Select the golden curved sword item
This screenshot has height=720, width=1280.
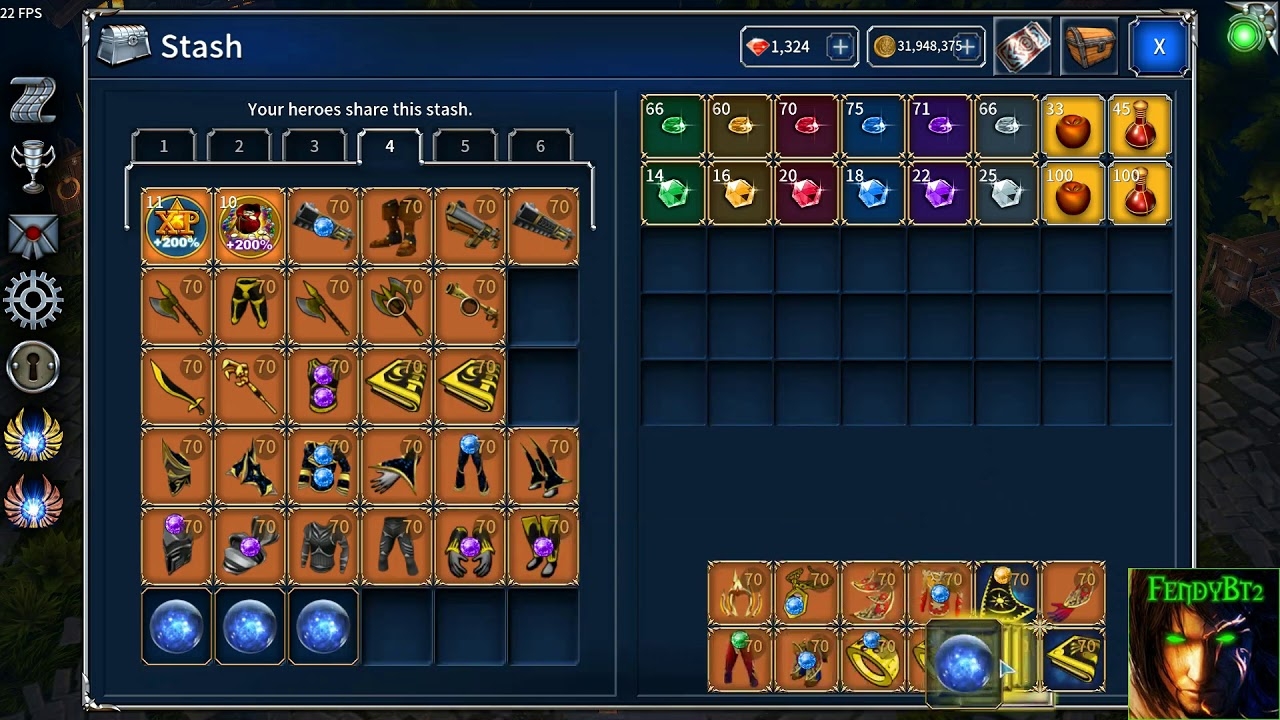click(x=177, y=387)
